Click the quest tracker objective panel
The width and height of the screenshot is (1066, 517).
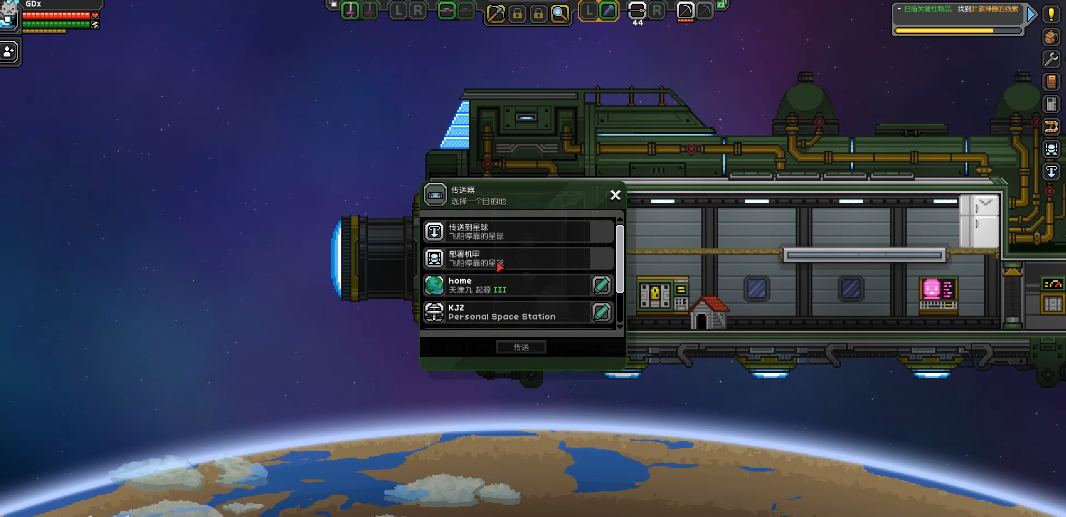[x=957, y=18]
